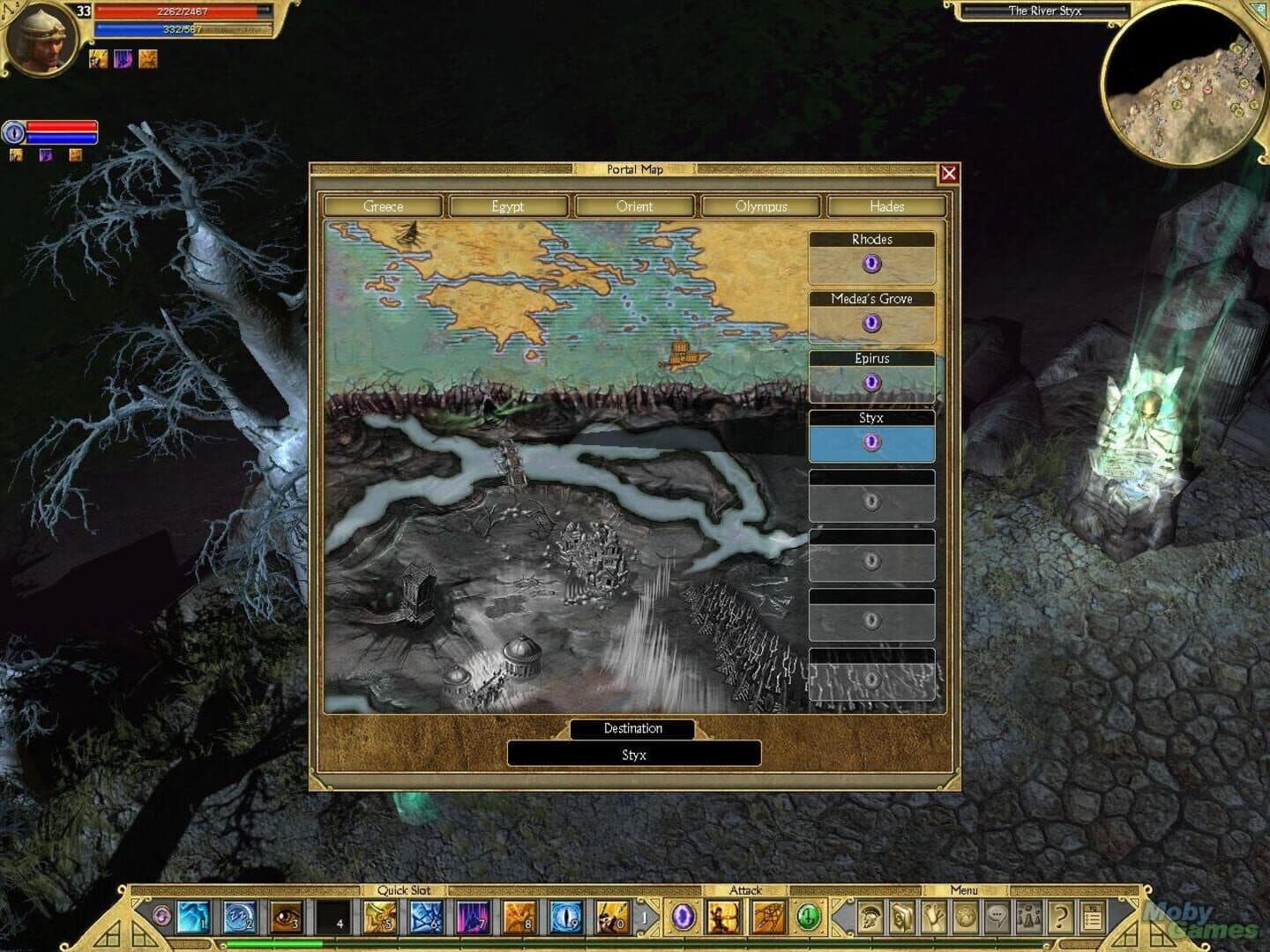
Task: Switch to the Egypt portal tab
Action: coord(509,206)
